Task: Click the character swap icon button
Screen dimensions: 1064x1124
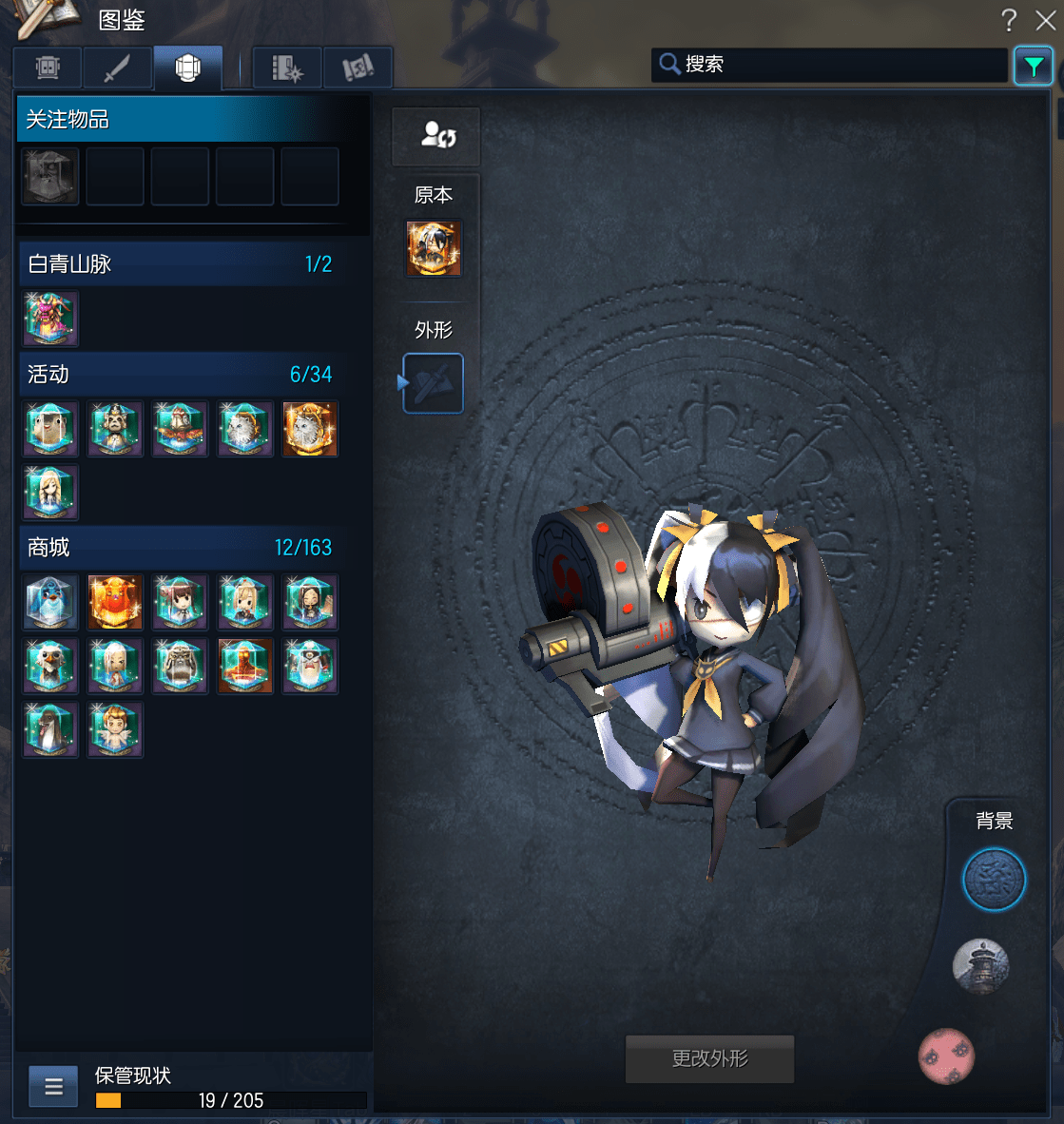Action: pos(436,136)
